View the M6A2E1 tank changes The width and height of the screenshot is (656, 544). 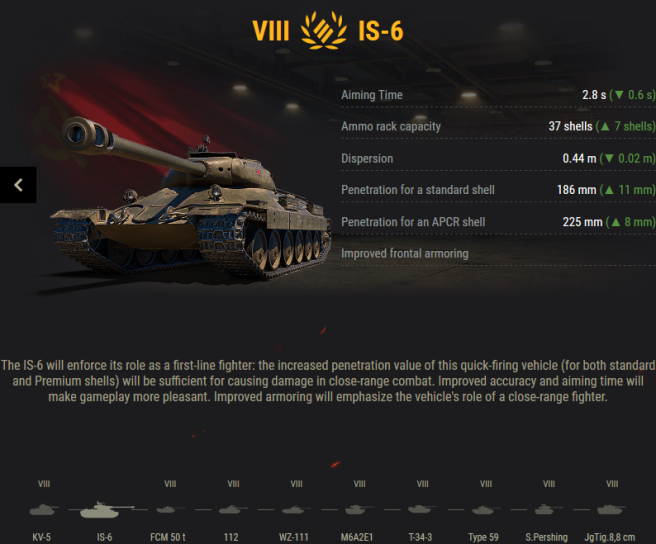tap(359, 509)
